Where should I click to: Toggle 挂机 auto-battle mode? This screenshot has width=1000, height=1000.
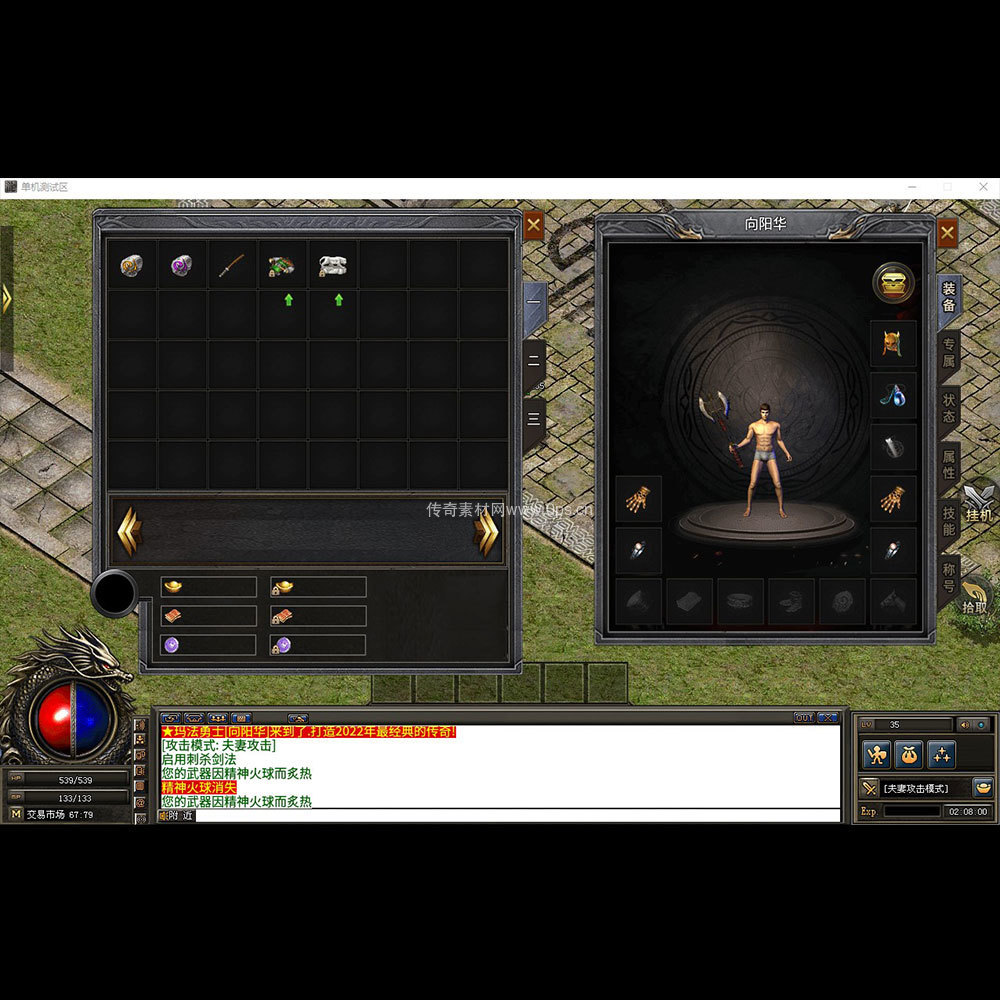pyautogui.click(x=978, y=505)
